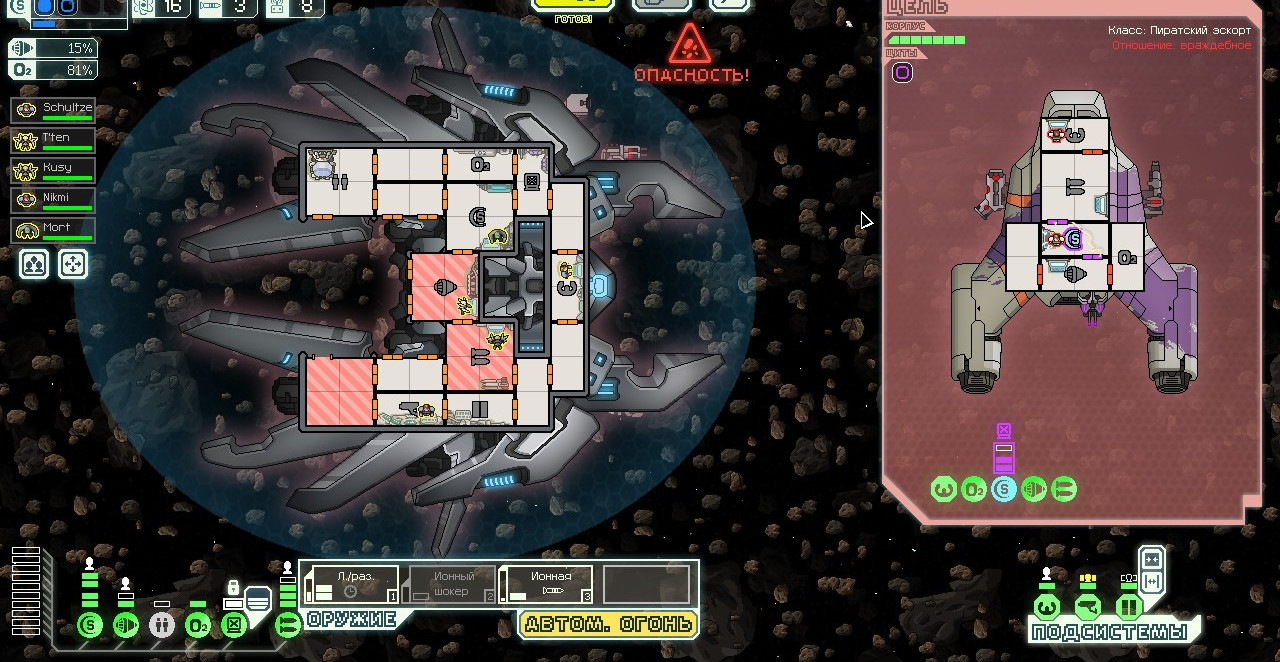Choose Kusy from the crew list

pos(53,170)
